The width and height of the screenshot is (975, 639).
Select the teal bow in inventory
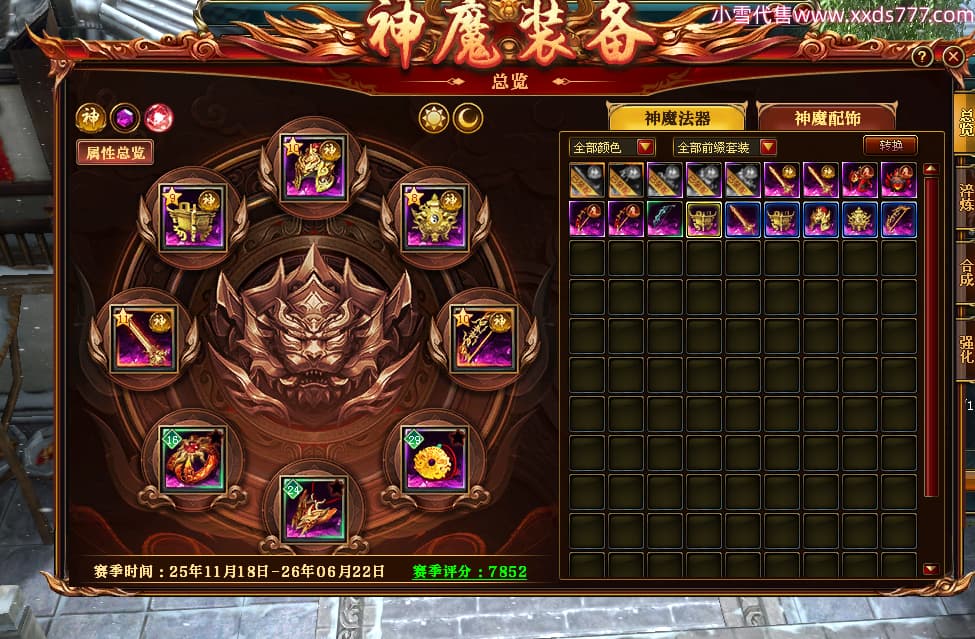click(x=664, y=219)
